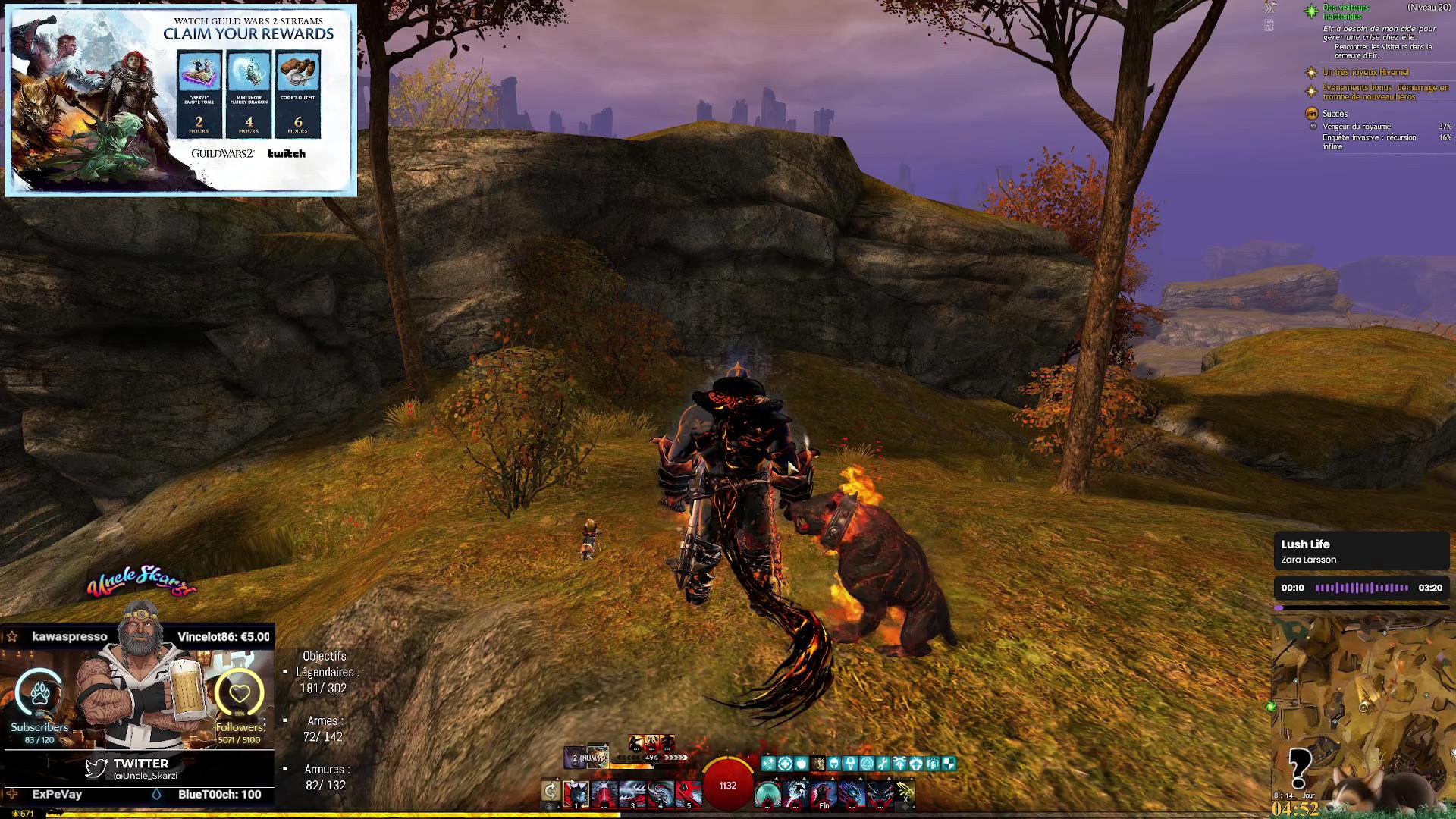The height and width of the screenshot is (819, 1456).
Task: Click the Claim Your Rewards Twitch banner
Action: (x=181, y=100)
